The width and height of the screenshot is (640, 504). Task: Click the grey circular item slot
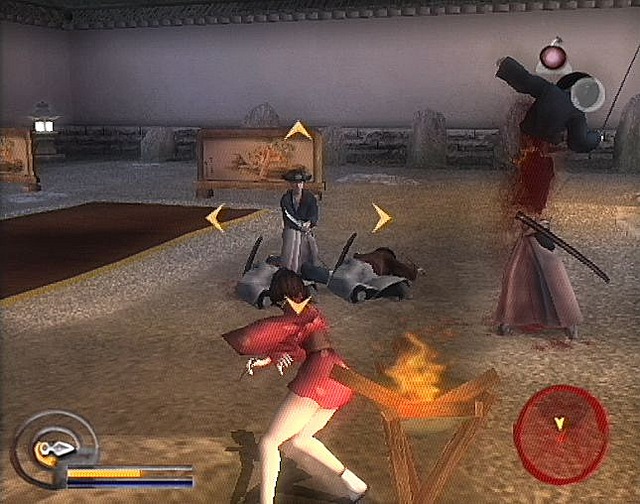587,94
